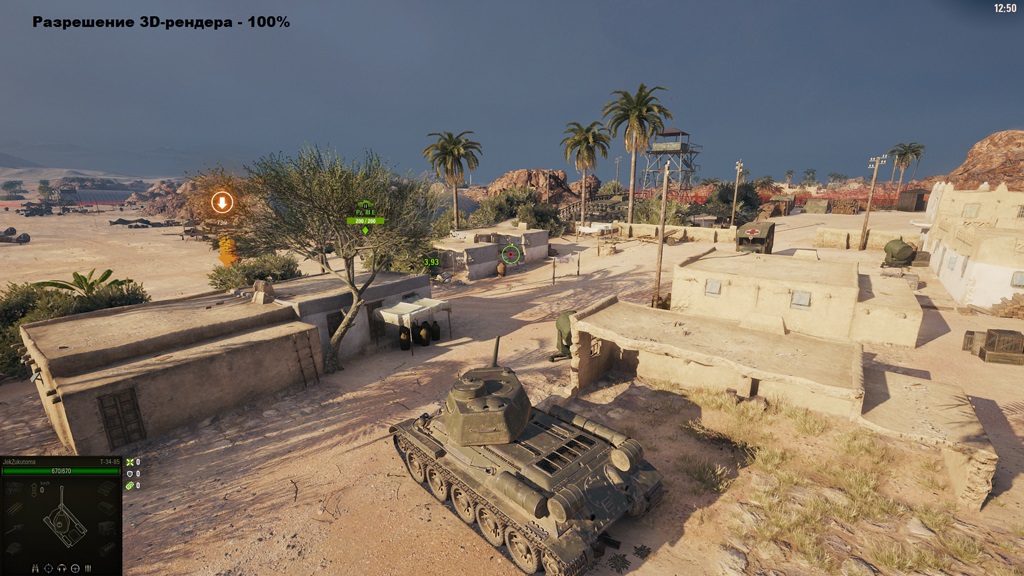The width and height of the screenshot is (1024, 576).
Task: Click the green chain-link assist log icon
Action: coord(129,486)
